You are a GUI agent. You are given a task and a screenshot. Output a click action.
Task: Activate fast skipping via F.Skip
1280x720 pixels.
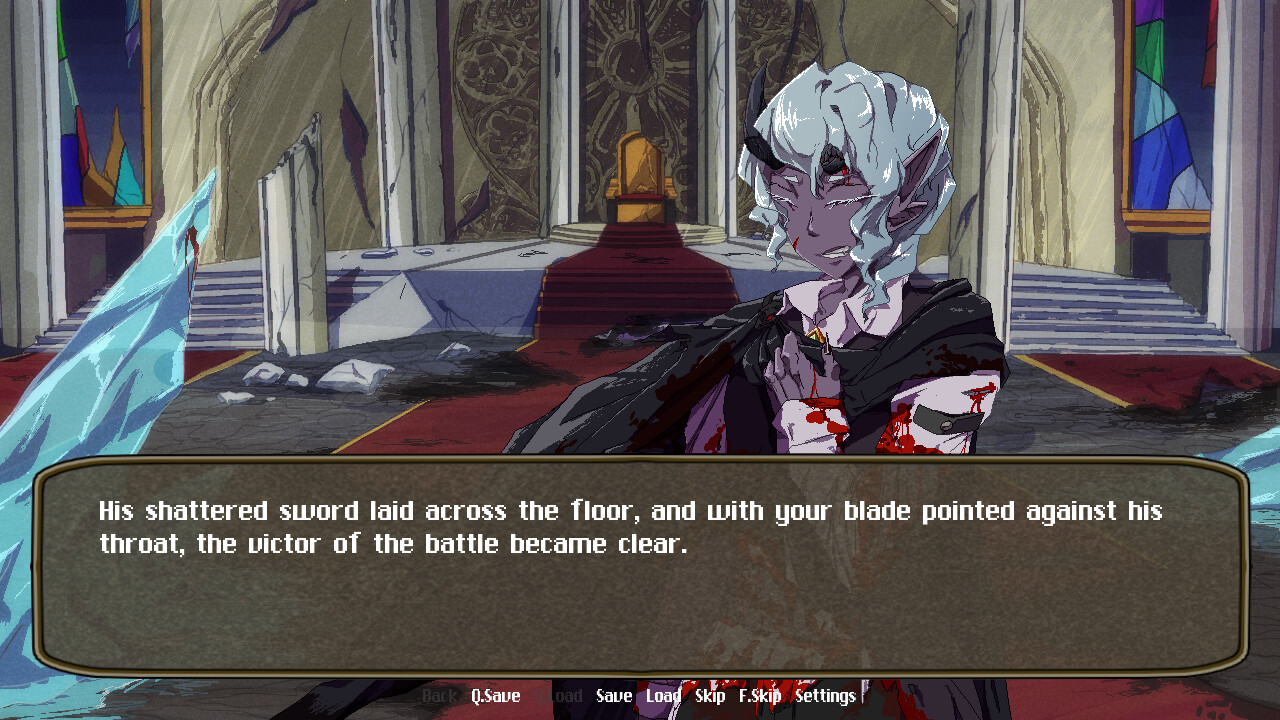762,695
